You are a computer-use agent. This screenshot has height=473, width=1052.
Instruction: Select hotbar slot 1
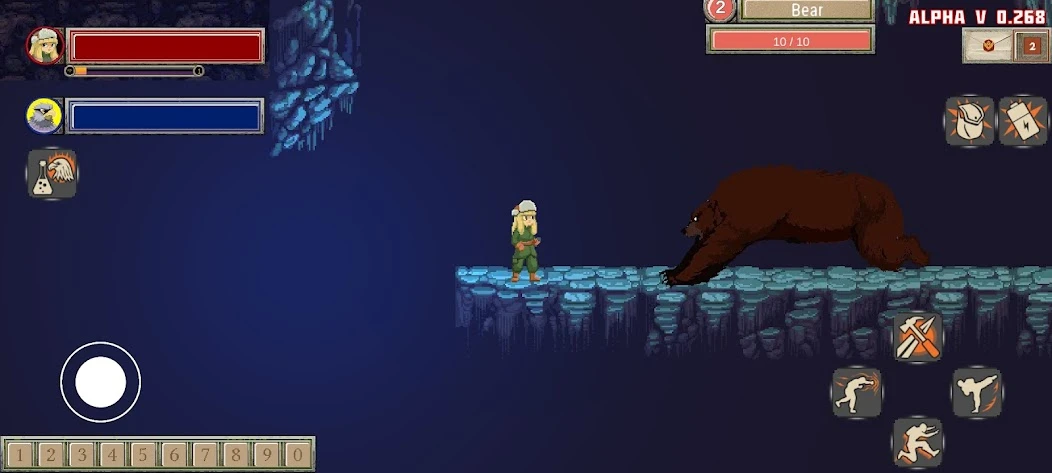pos(20,455)
